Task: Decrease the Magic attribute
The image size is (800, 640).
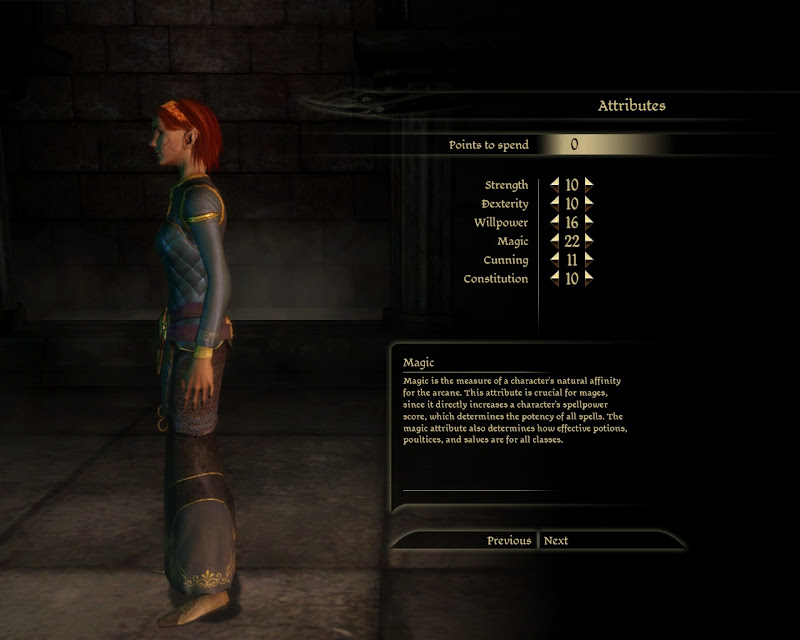Action: 555,241
